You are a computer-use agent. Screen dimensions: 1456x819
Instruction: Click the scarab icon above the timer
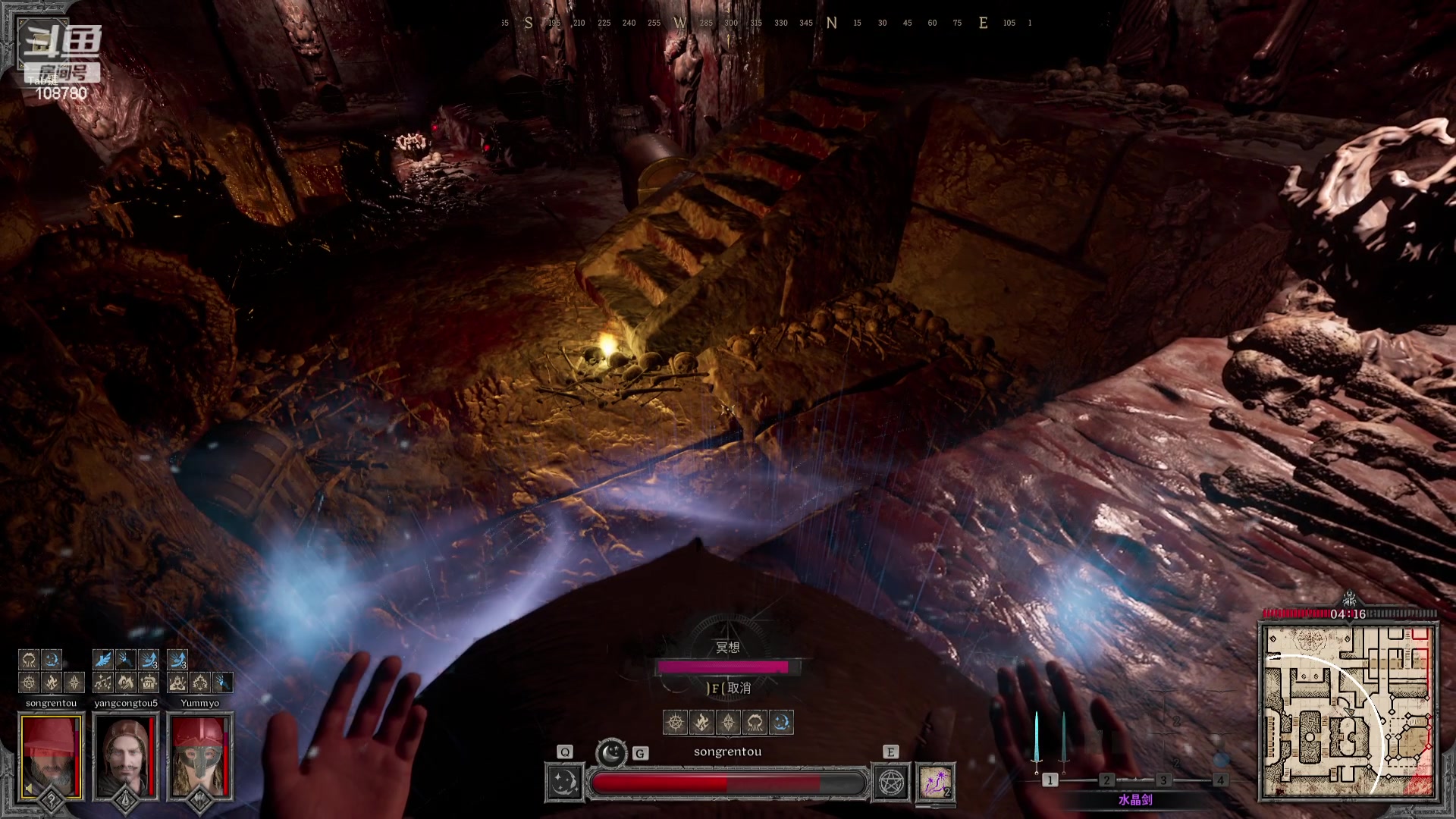pyautogui.click(x=1348, y=599)
